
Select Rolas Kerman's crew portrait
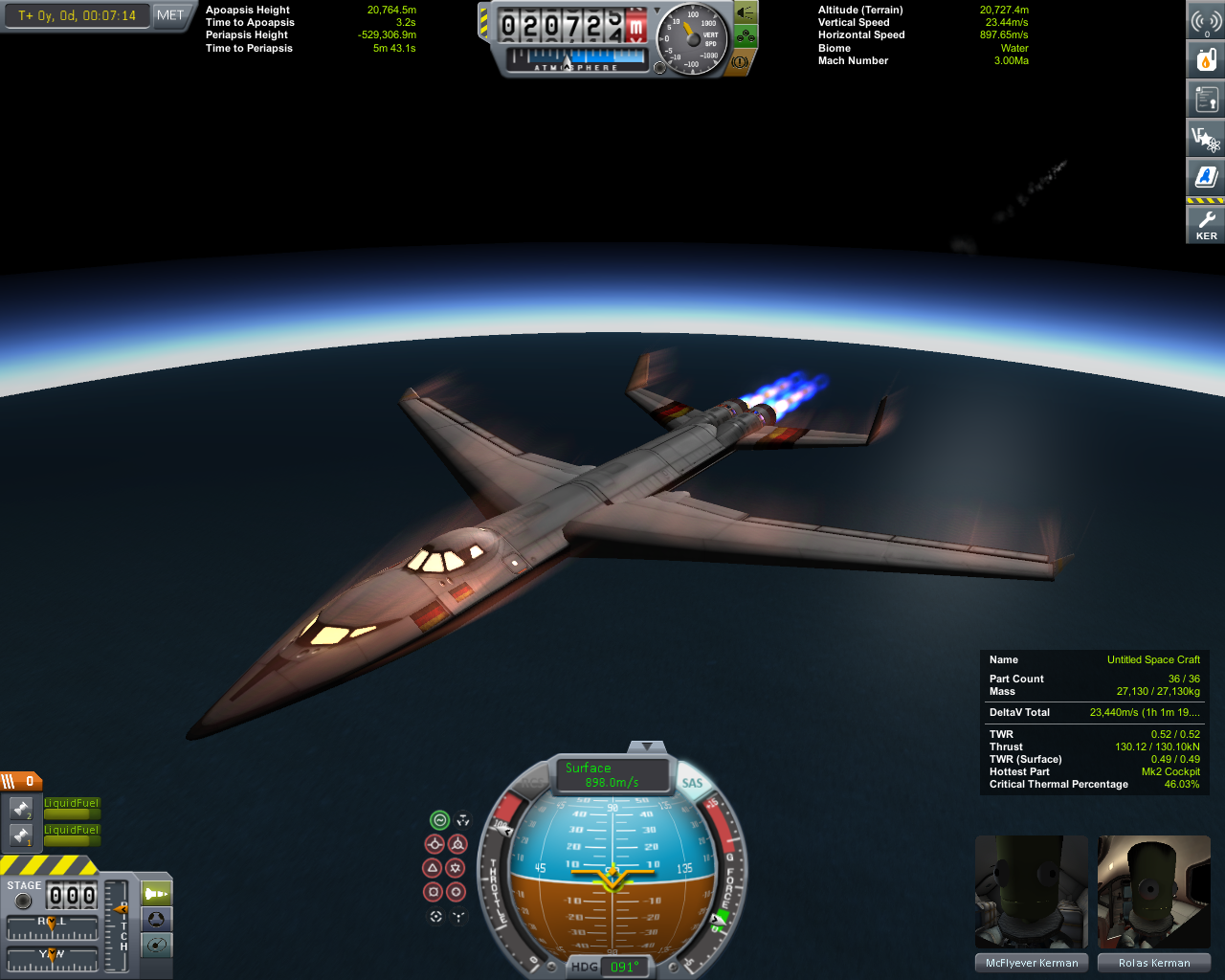(x=1154, y=893)
